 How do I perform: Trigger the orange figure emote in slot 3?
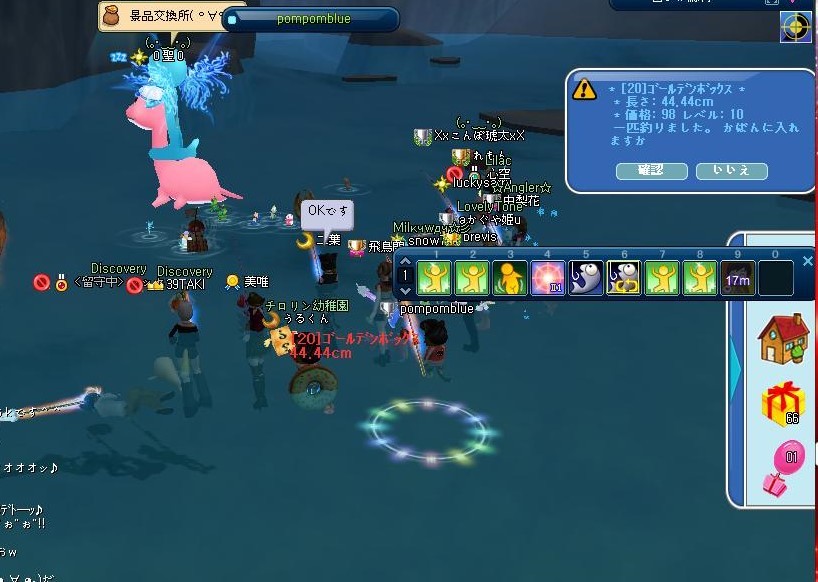[x=509, y=277]
